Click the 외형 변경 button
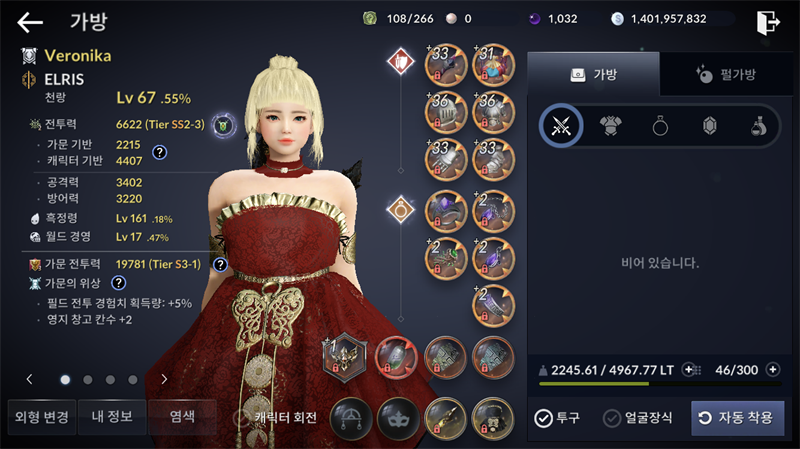 click(39, 417)
